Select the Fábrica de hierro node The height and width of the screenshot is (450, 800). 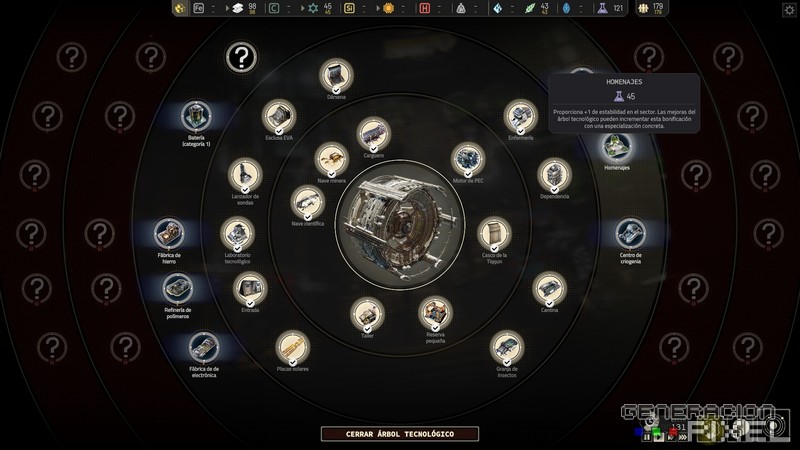[x=169, y=235]
